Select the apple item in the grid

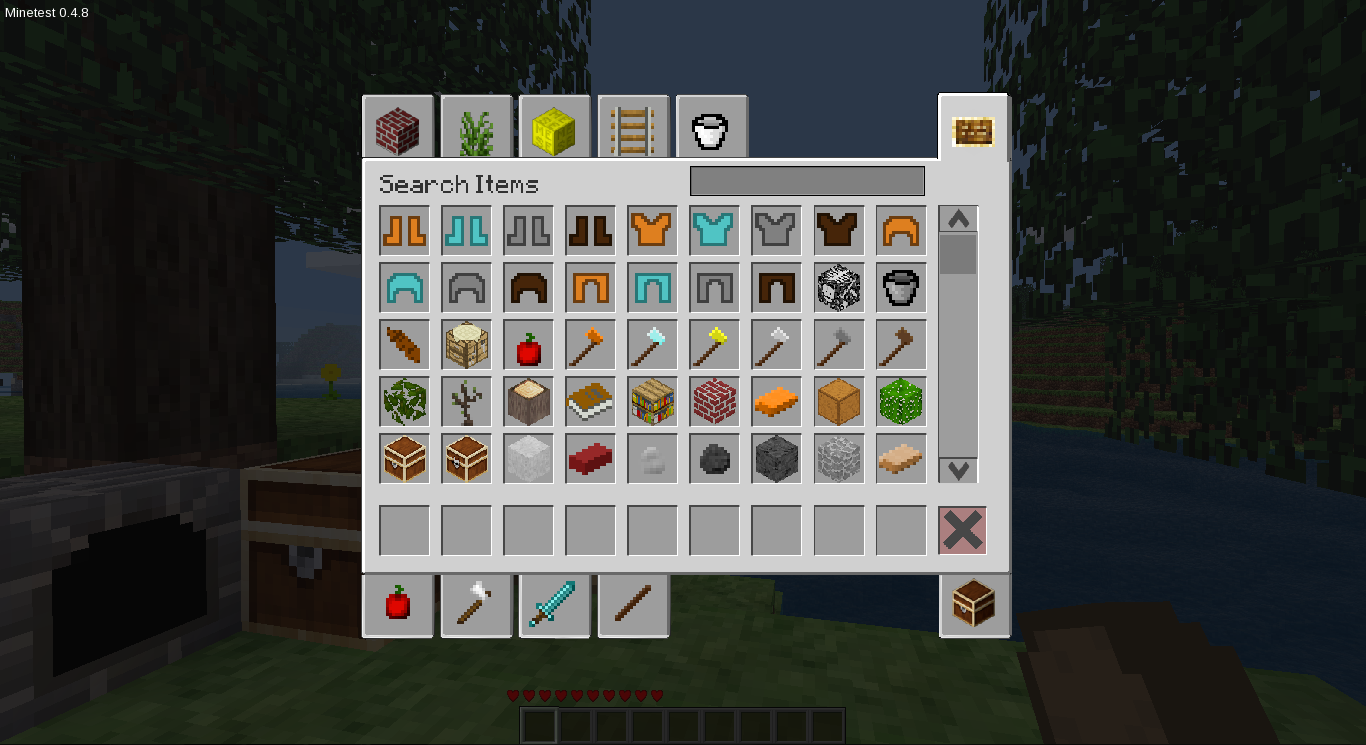pyautogui.click(x=528, y=344)
